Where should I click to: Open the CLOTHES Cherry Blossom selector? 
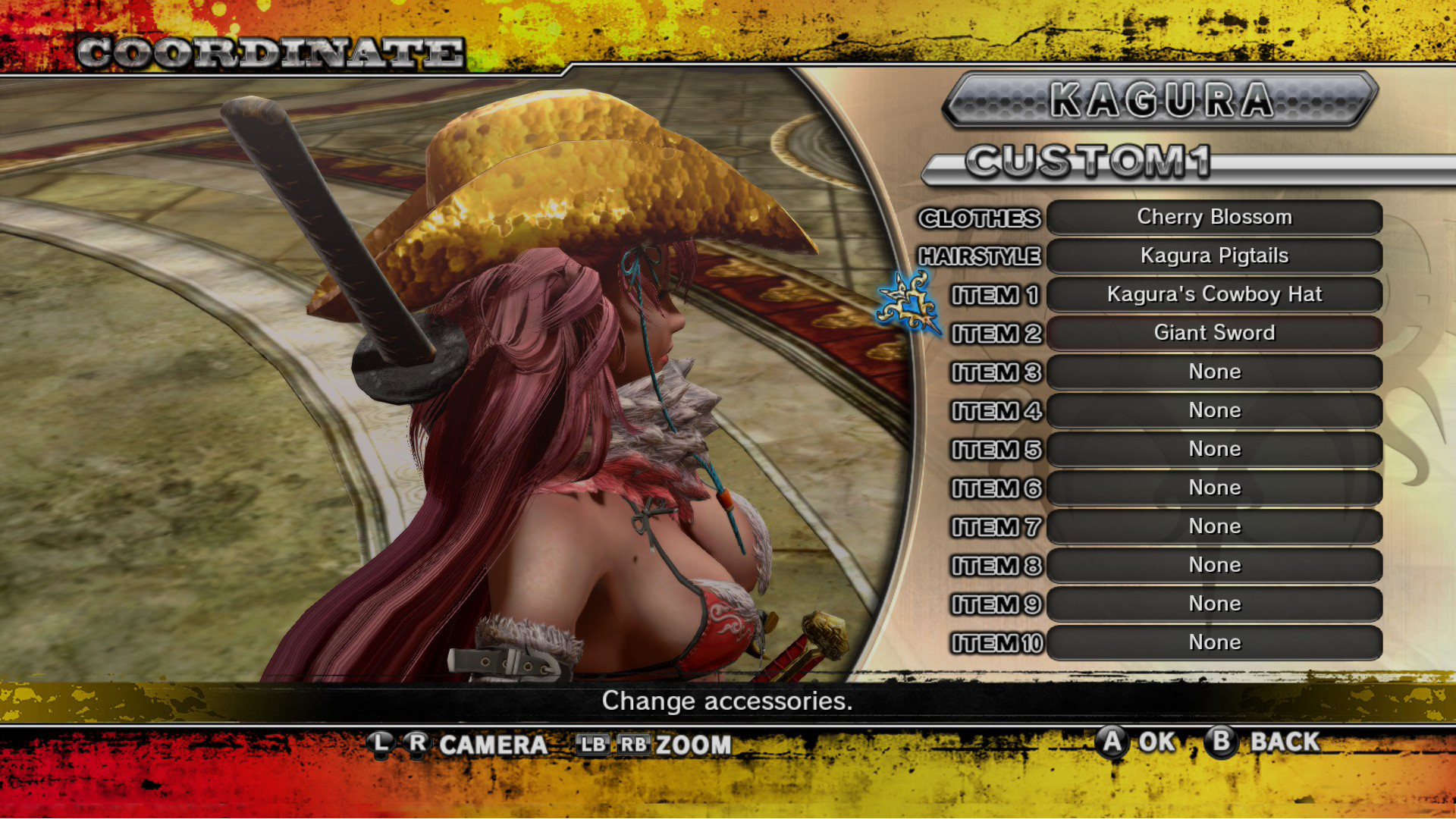pos(1214,217)
